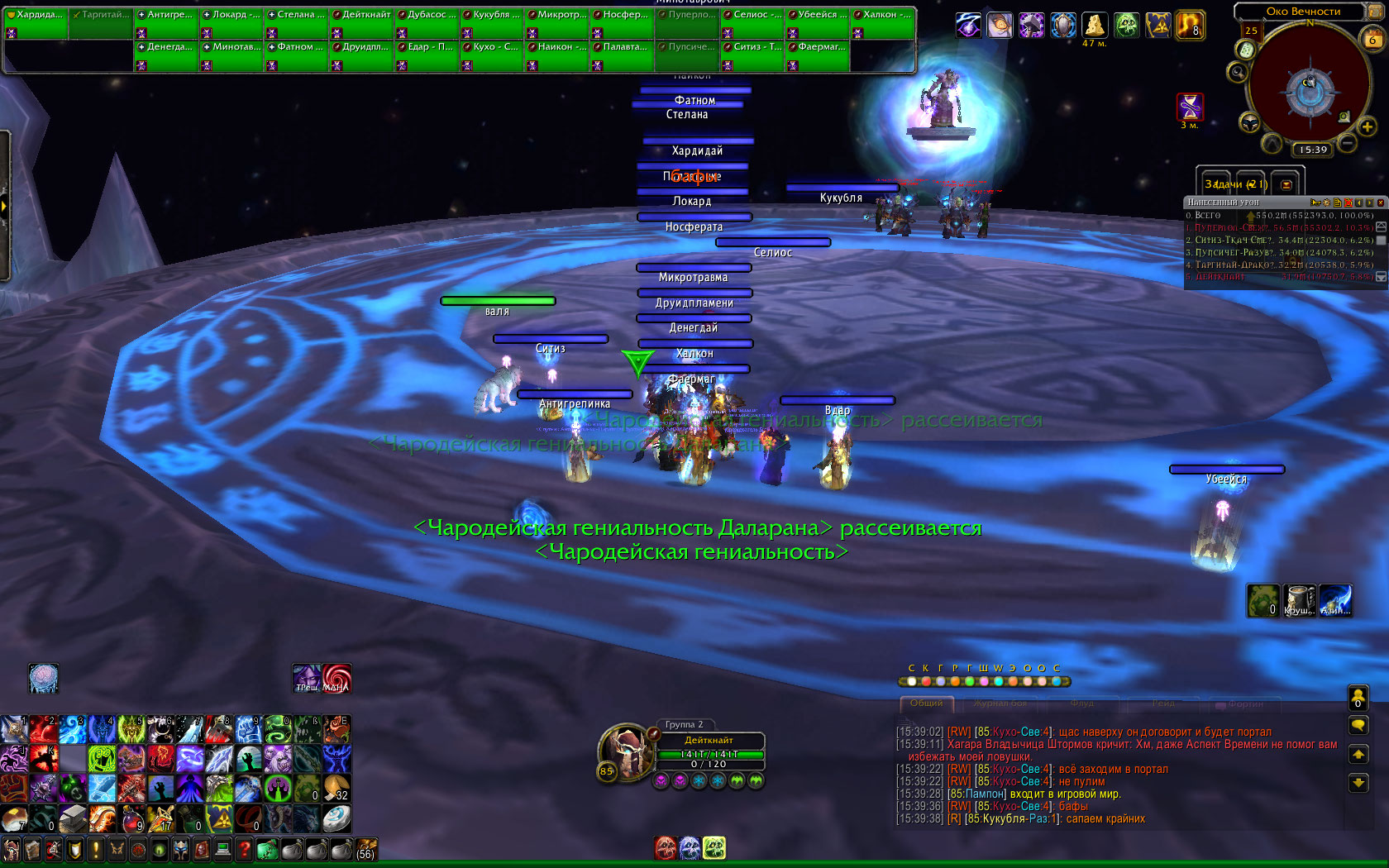Open the red question mark help button
Screen dimensions: 1389x868
pyautogui.click(x=245, y=849)
